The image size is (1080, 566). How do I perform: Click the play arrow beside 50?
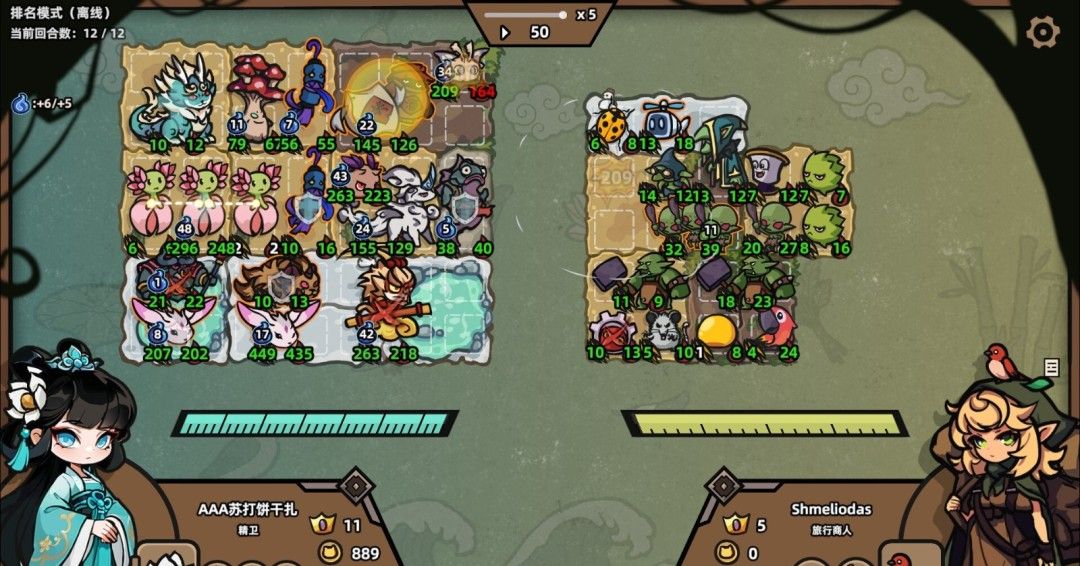coord(505,33)
